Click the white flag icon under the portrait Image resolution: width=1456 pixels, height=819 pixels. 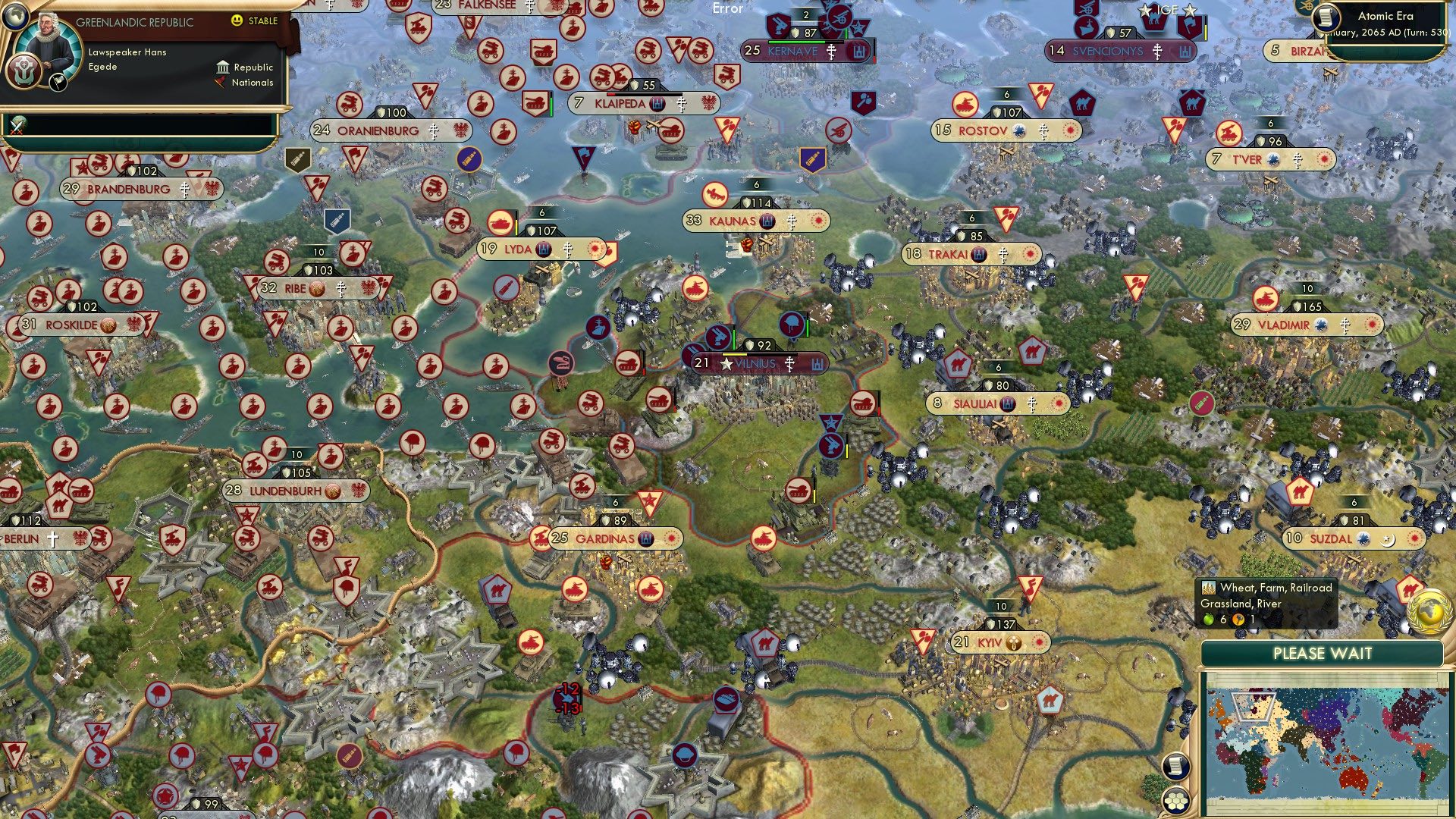click(x=58, y=84)
